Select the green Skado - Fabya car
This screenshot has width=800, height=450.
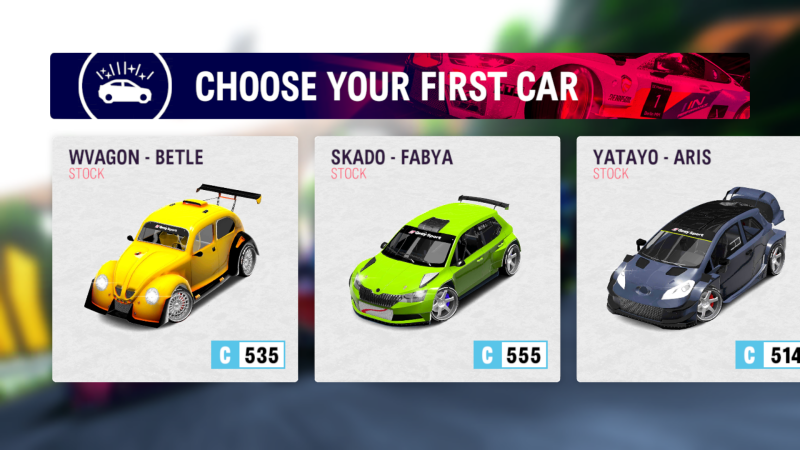tap(437, 258)
